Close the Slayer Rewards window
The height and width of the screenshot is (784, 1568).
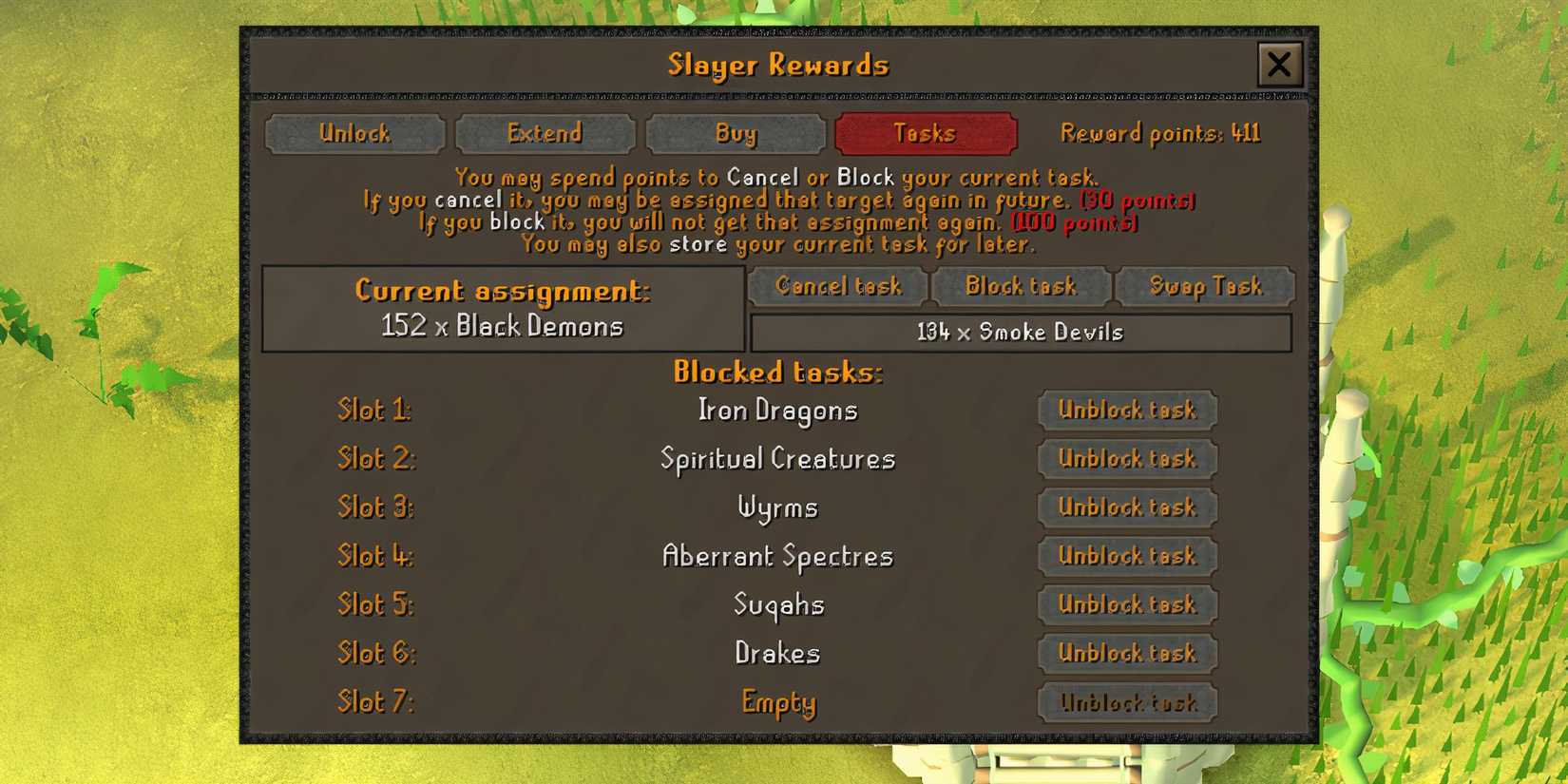[x=1279, y=65]
